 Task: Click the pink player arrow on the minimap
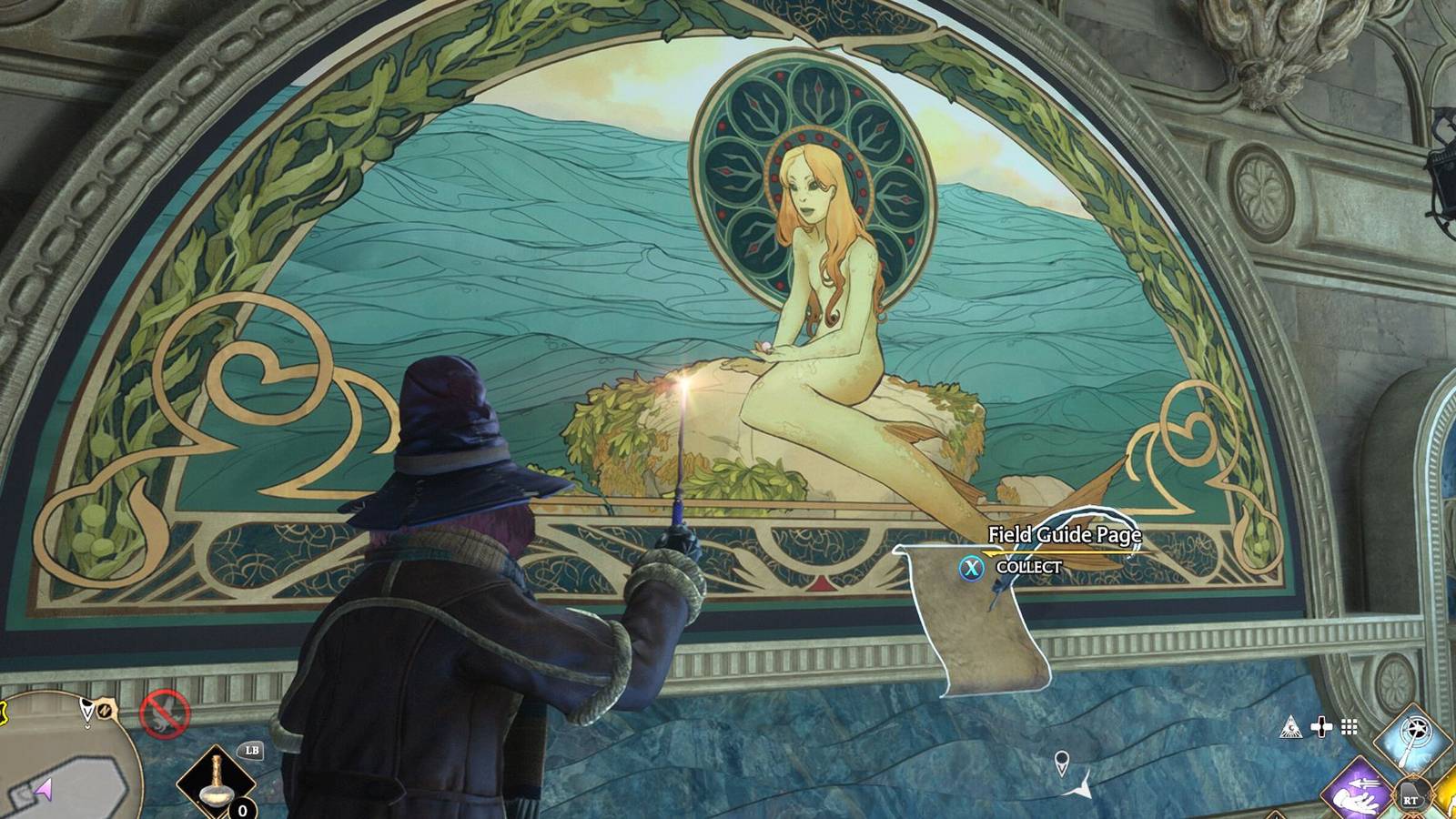pos(44,790)
